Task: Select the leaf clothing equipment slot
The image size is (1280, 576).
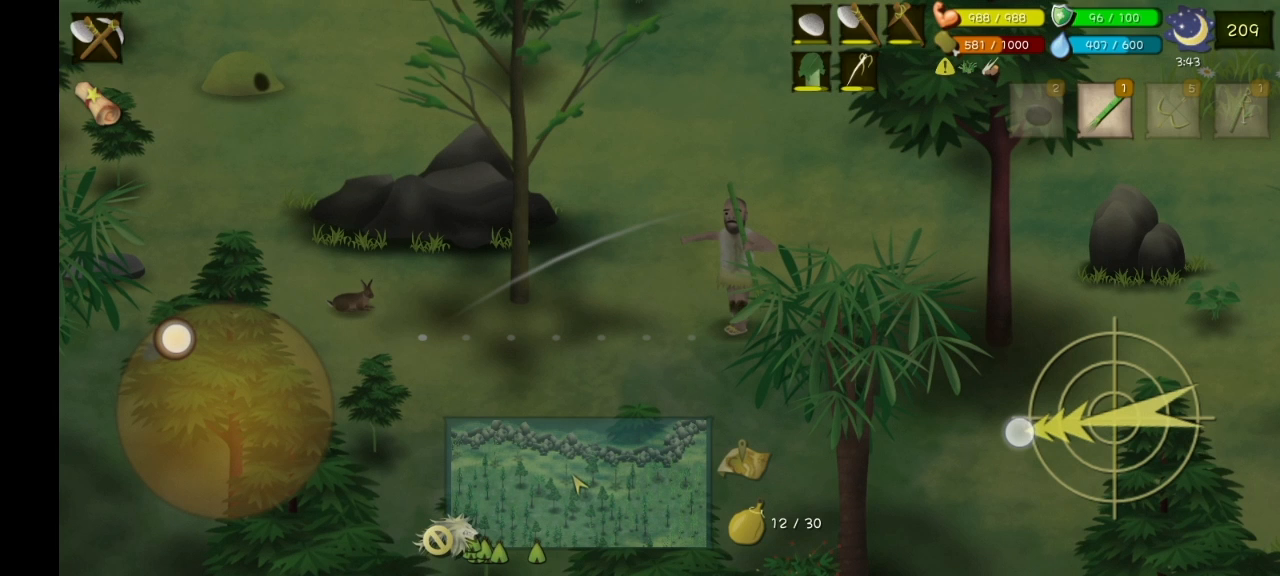Action: click(811, 71)
